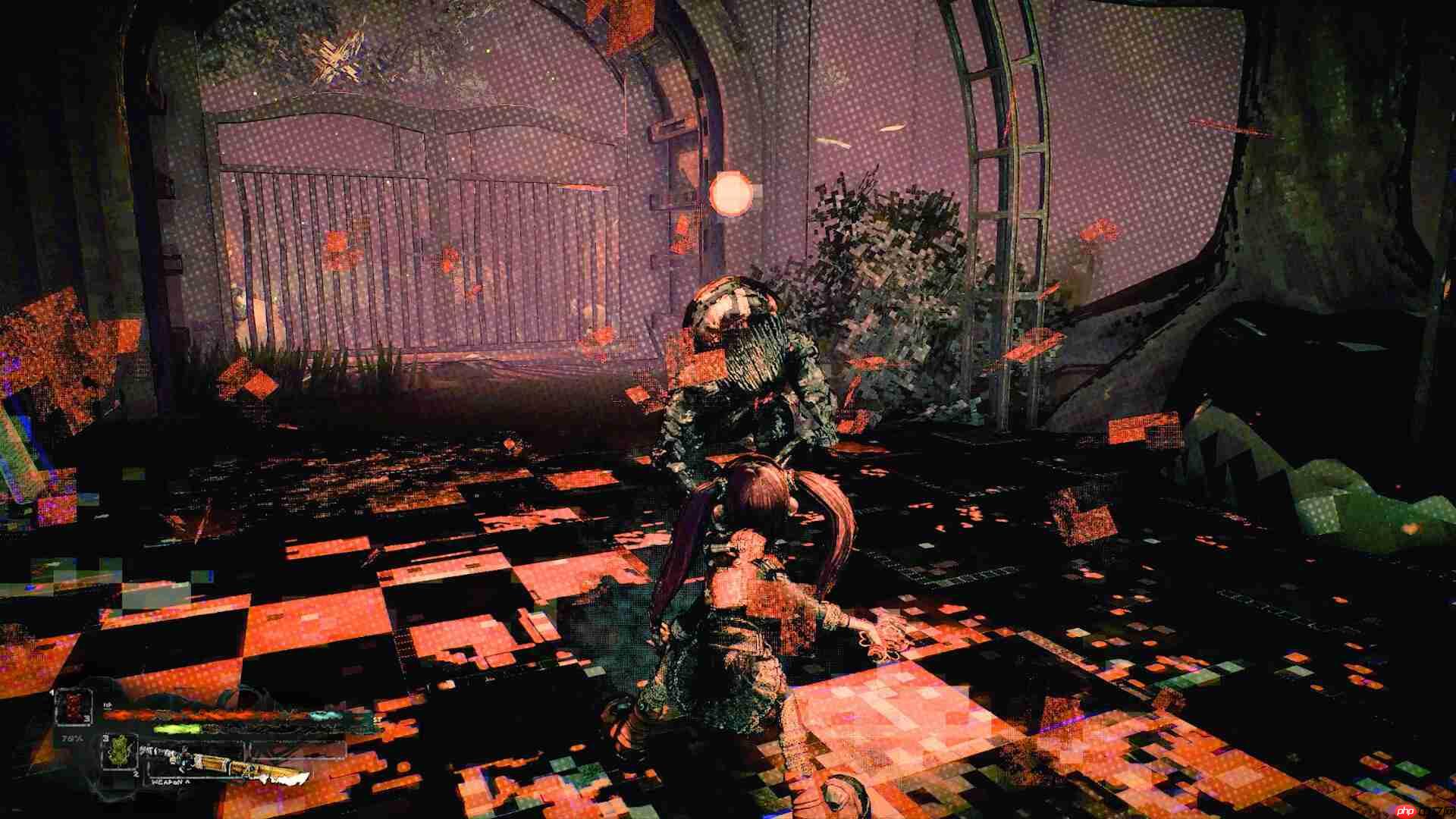
Task: Click the green stamina bar segment
Action: (176, 729)
